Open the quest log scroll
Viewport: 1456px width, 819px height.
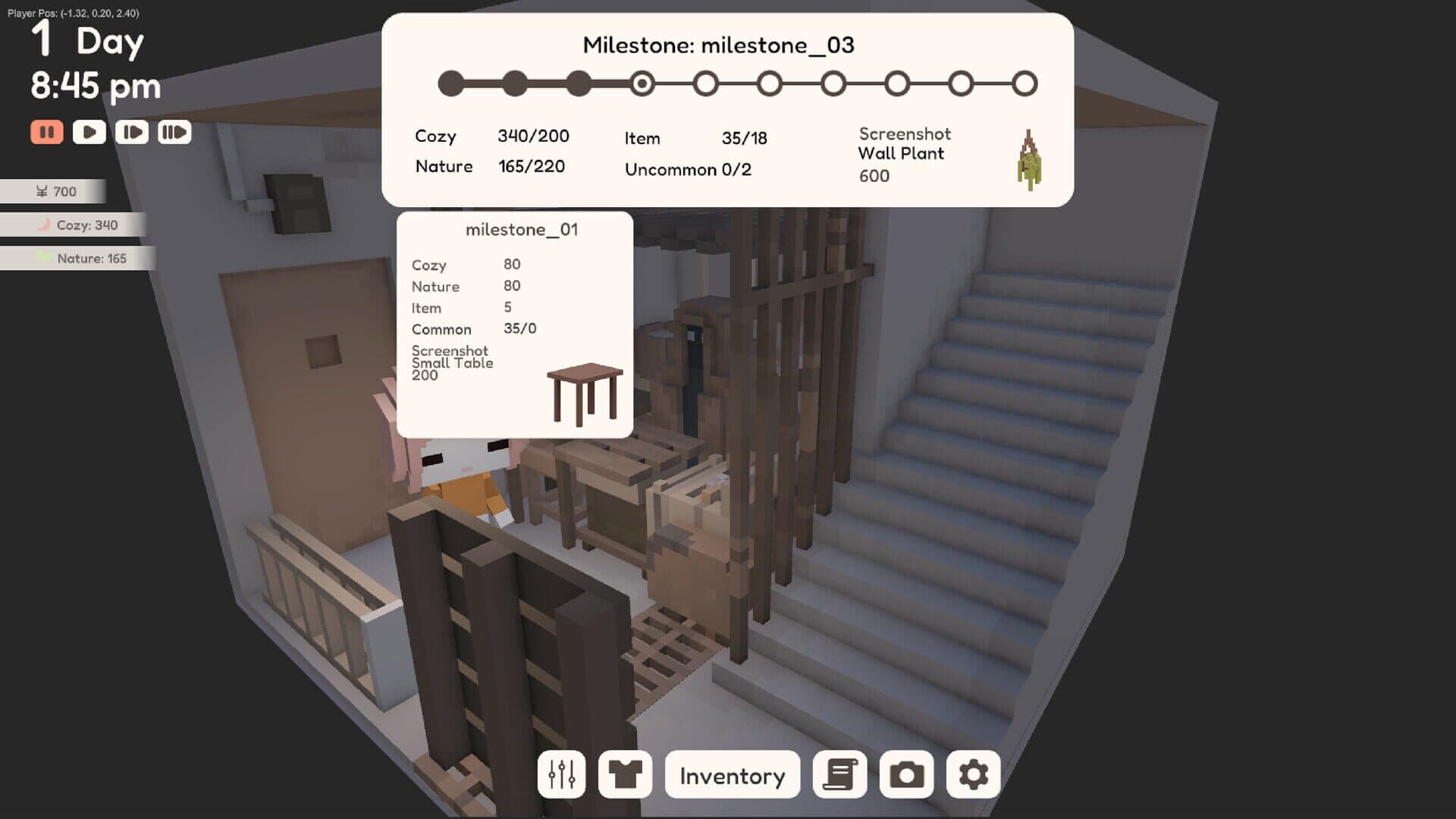coord(840,775)
